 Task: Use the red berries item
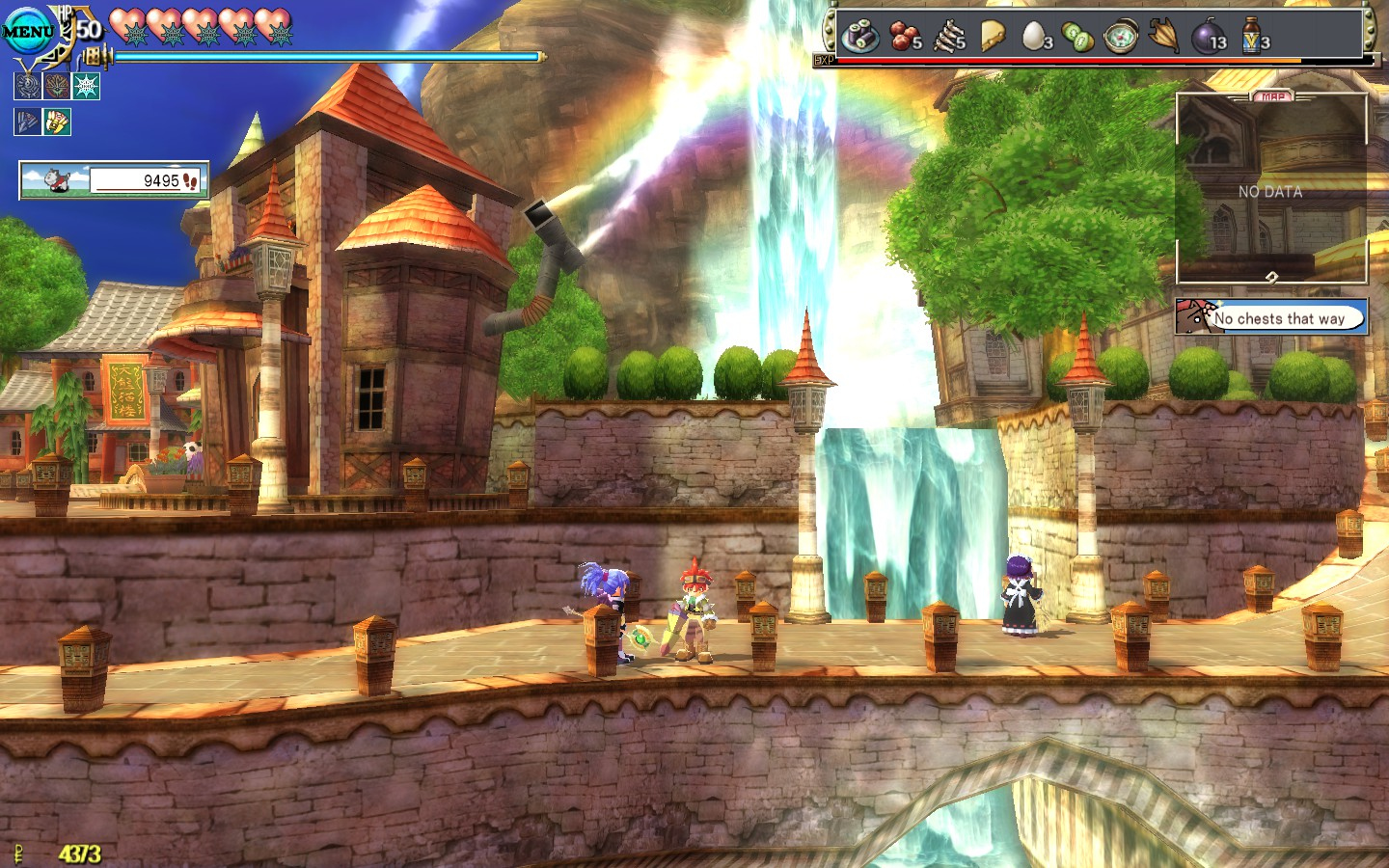(x=905, y=37)
